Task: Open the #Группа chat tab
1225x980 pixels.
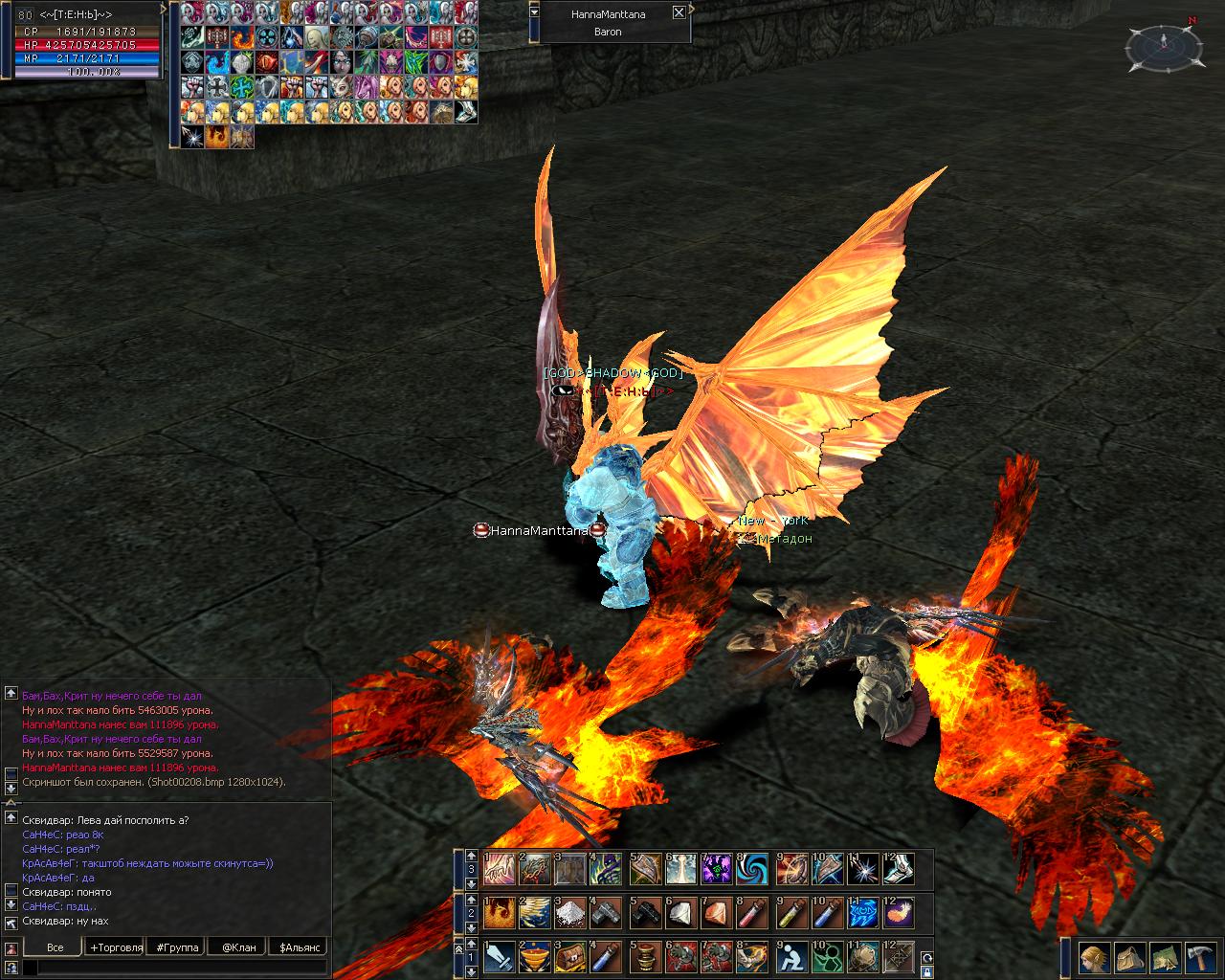Action: click(178, 947)
